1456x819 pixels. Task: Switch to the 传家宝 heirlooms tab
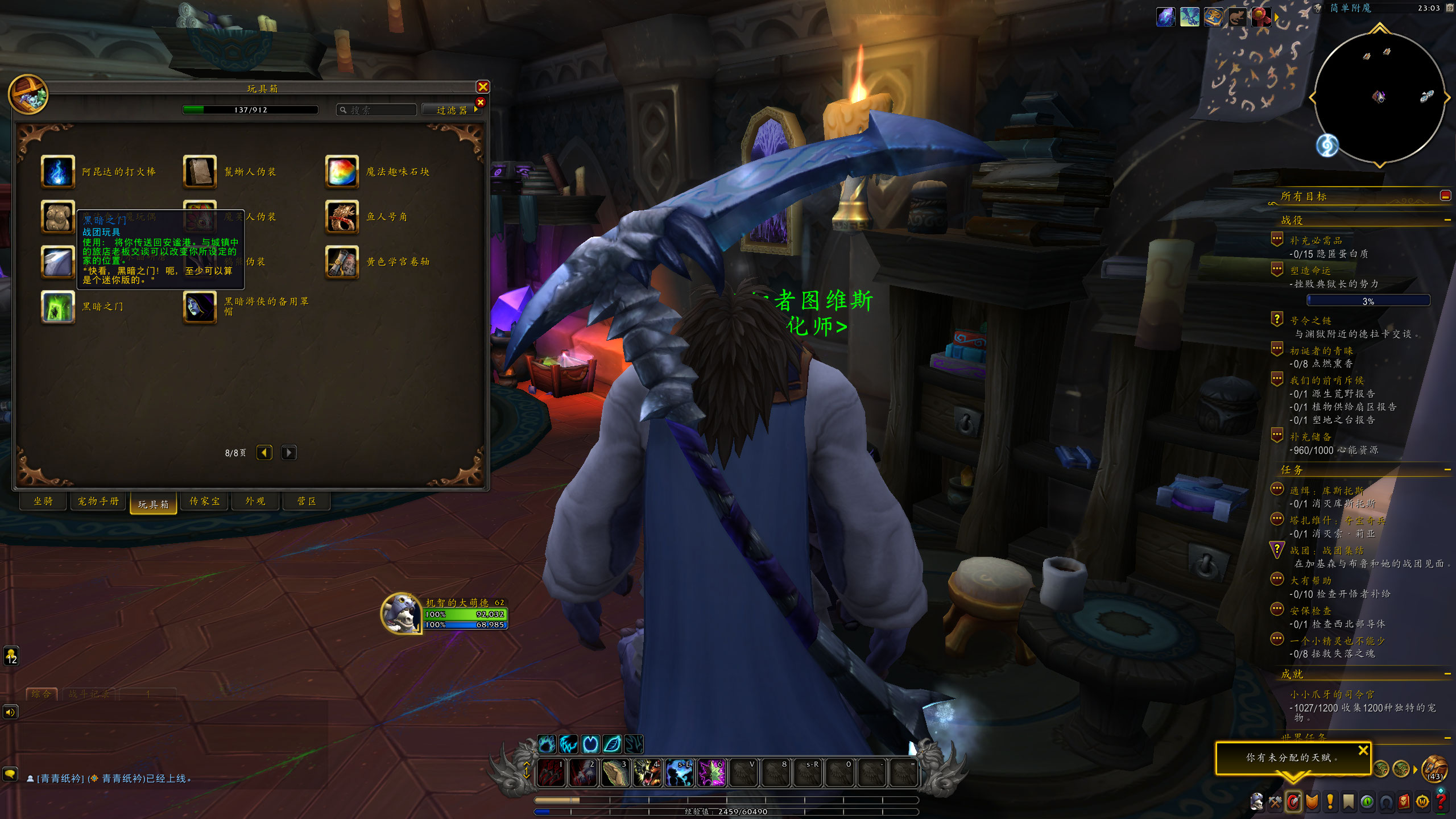205,501
